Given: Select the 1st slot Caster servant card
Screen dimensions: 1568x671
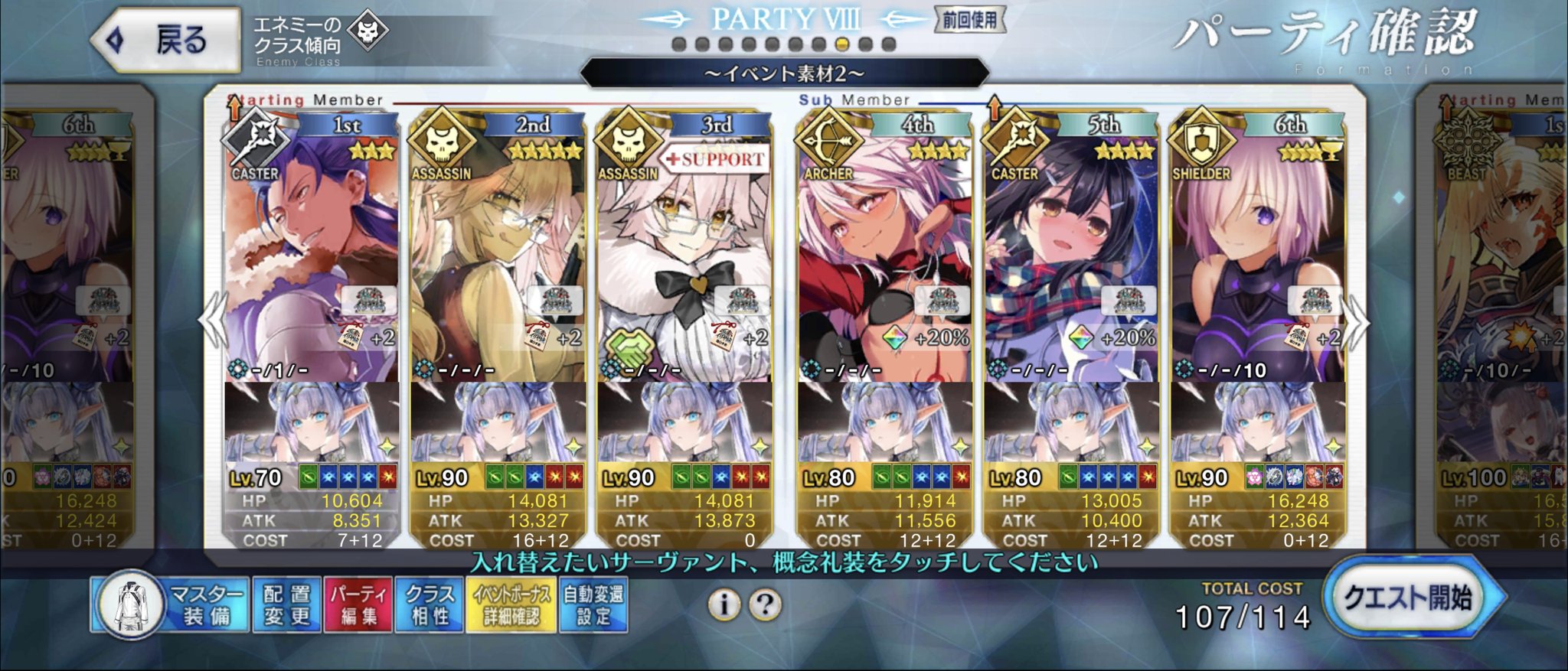Looking at the screenshot, I should (312, 252).
